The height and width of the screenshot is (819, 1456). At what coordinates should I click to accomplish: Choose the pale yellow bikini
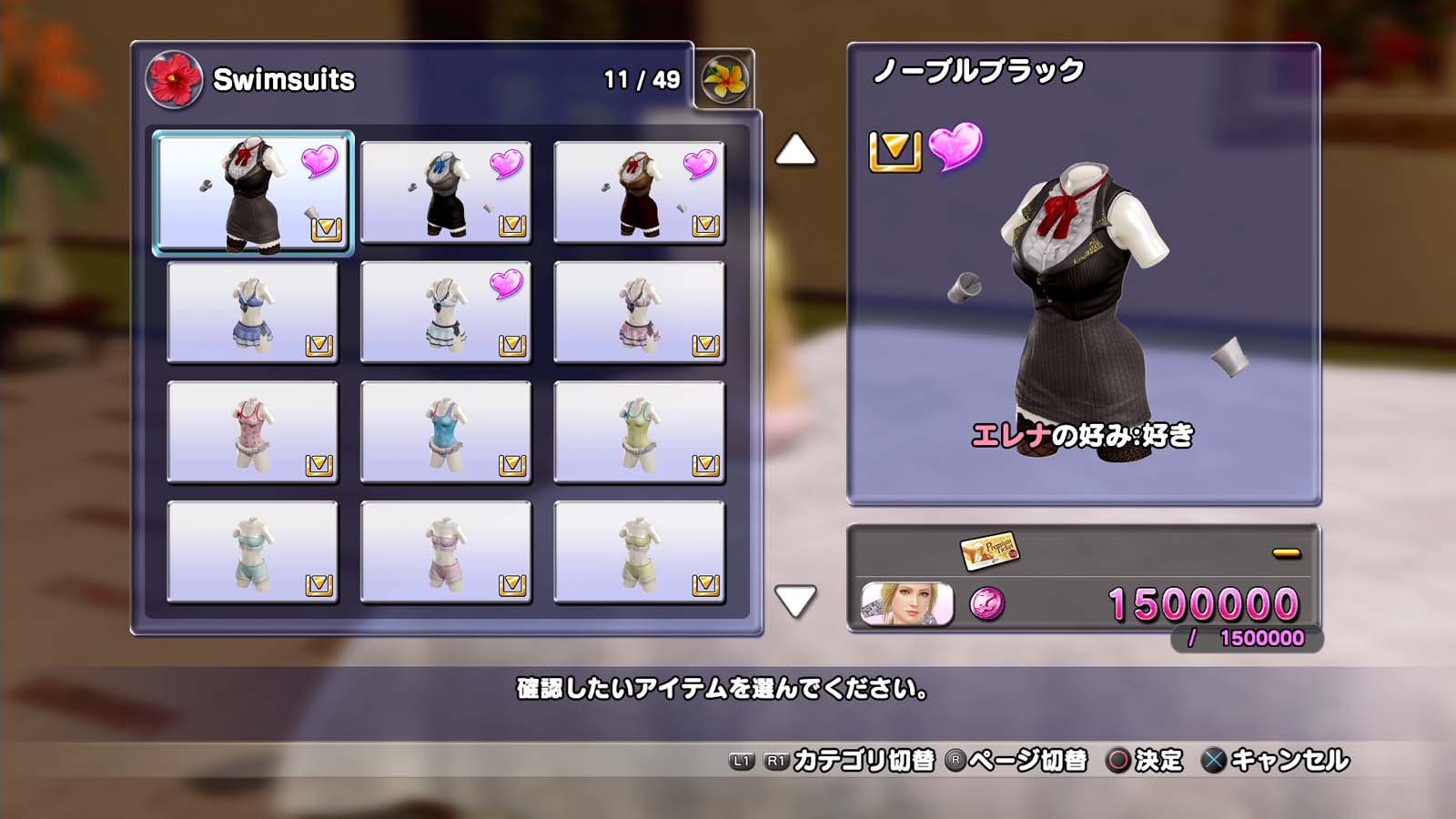click(639, 552)
